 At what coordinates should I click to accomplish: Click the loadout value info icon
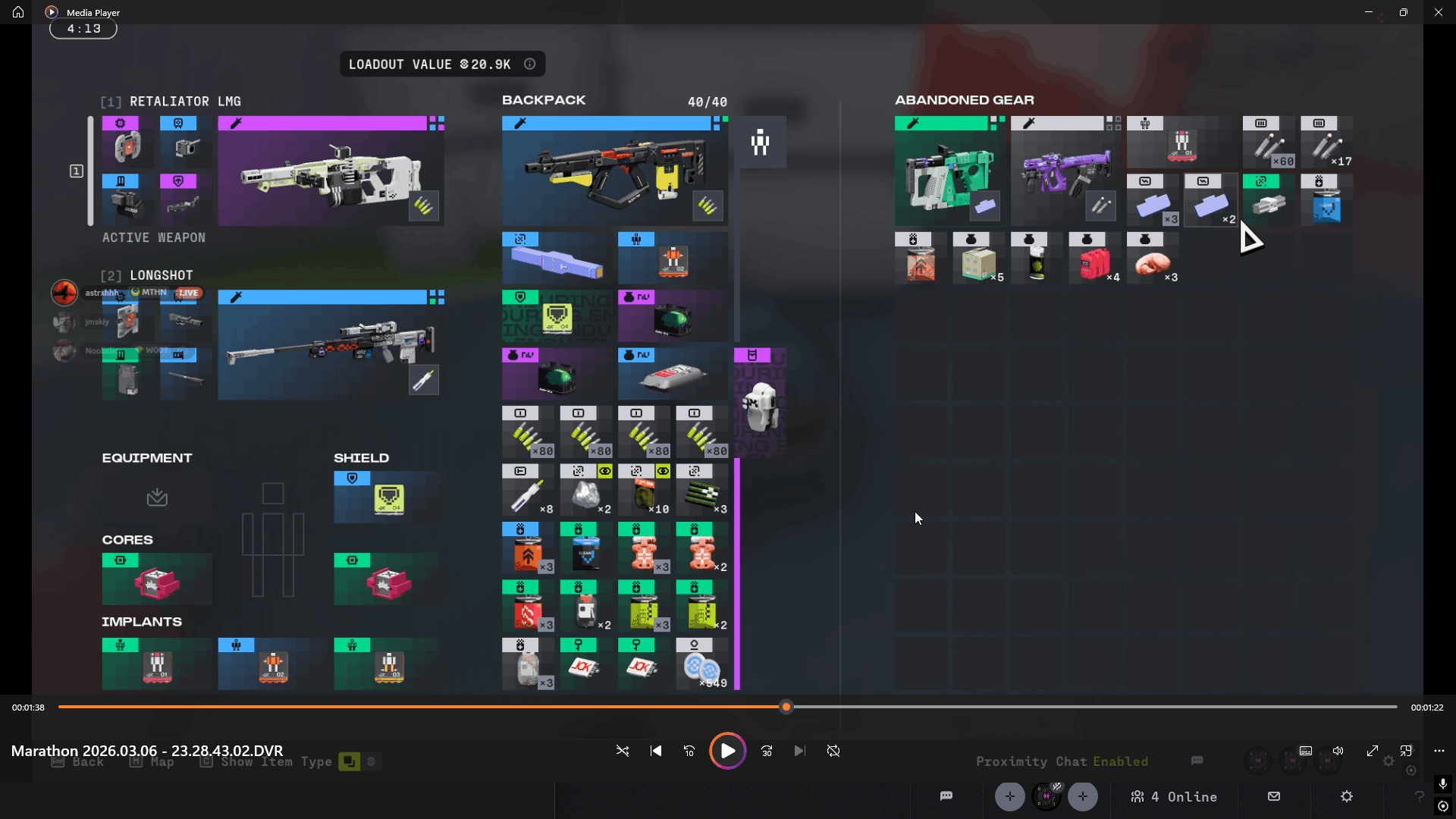click(530, 64)
